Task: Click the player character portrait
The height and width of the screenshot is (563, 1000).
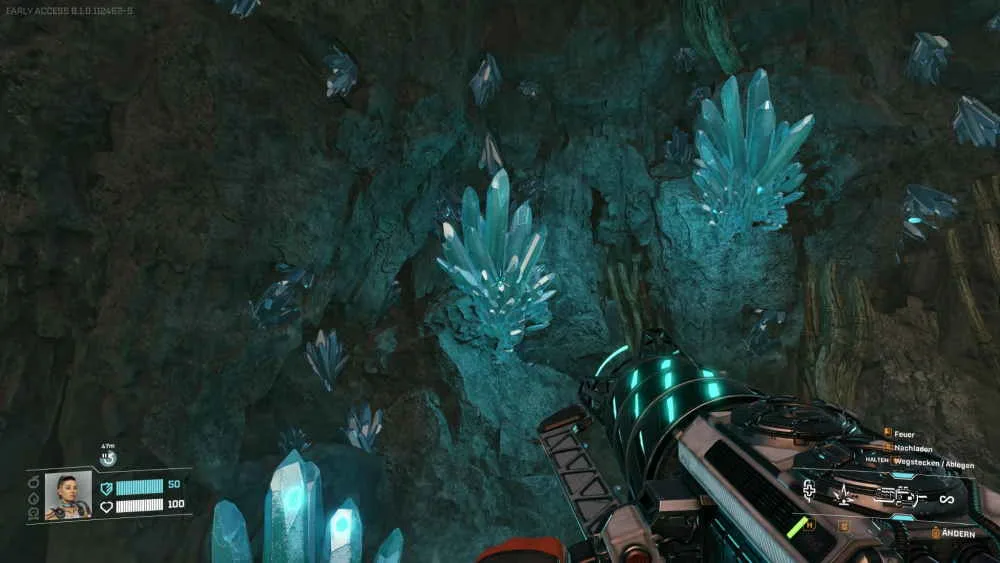Action: (x=67, y=495)
